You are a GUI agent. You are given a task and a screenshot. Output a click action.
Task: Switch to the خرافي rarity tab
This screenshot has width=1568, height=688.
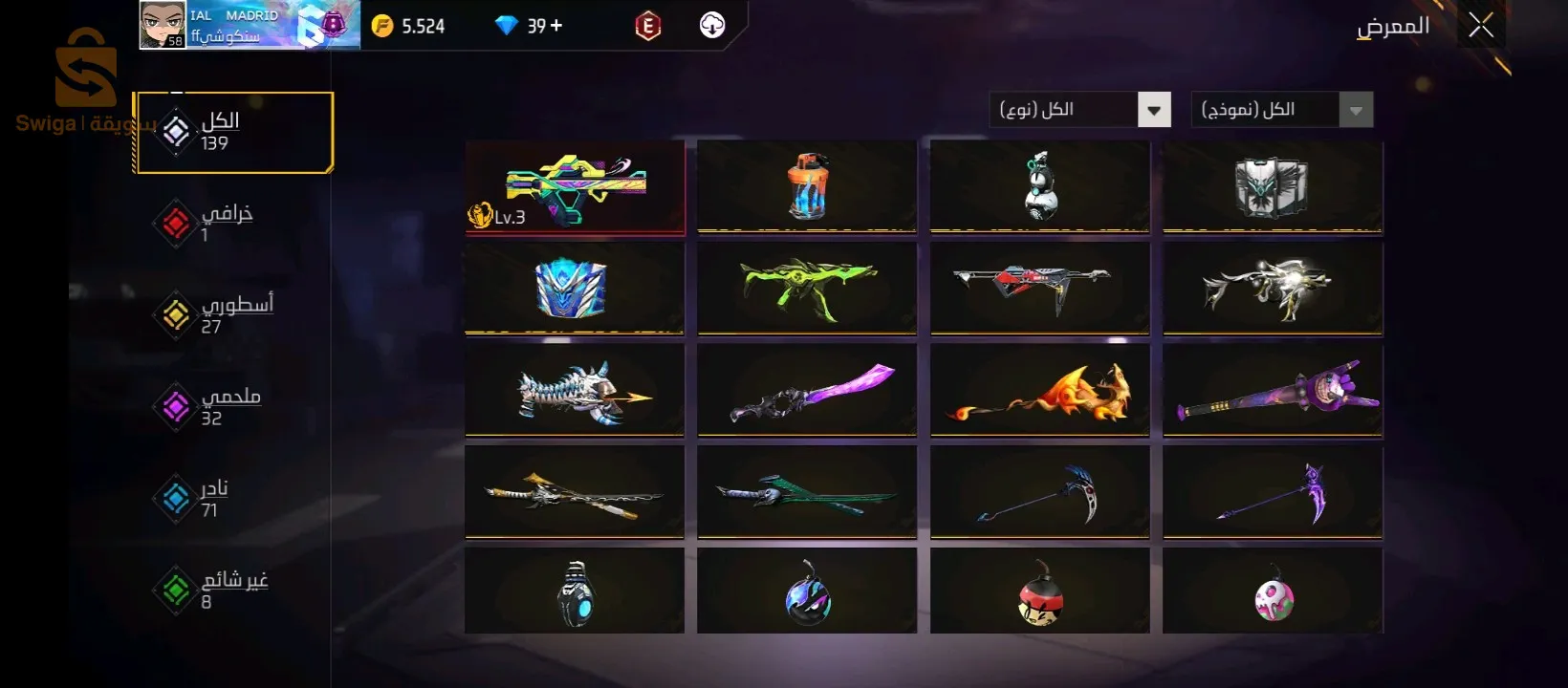(215, 223)
